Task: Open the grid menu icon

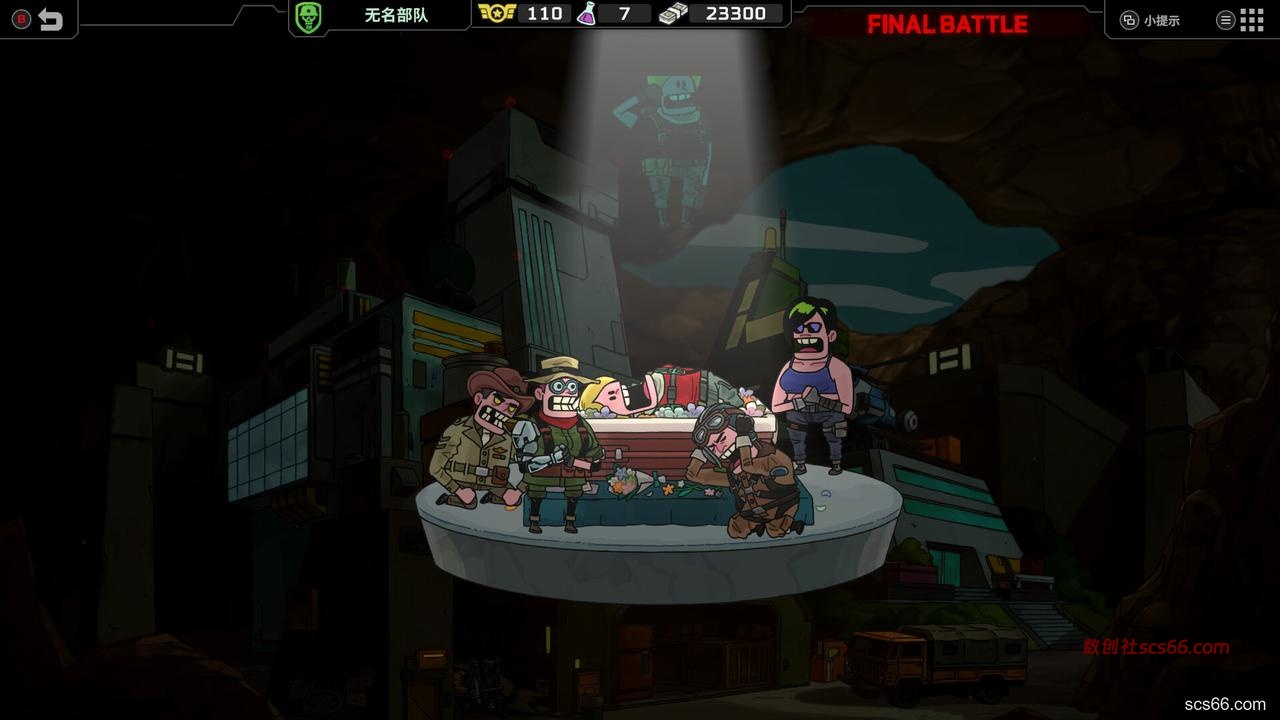Action: [1251, 19]
